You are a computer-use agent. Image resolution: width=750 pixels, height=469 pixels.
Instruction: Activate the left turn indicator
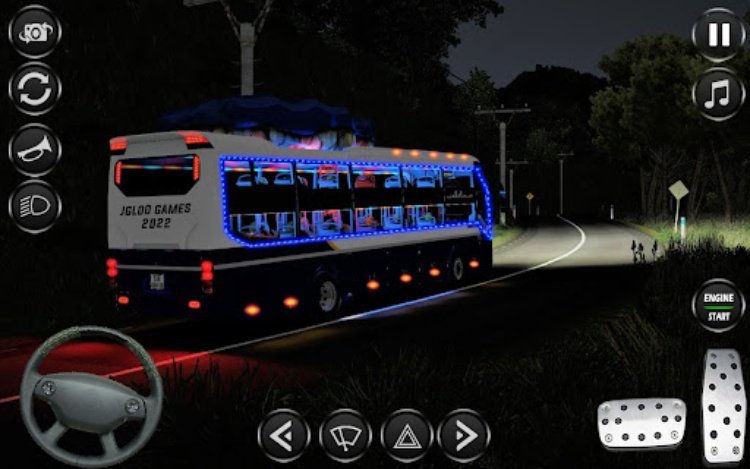pos(284,435)
